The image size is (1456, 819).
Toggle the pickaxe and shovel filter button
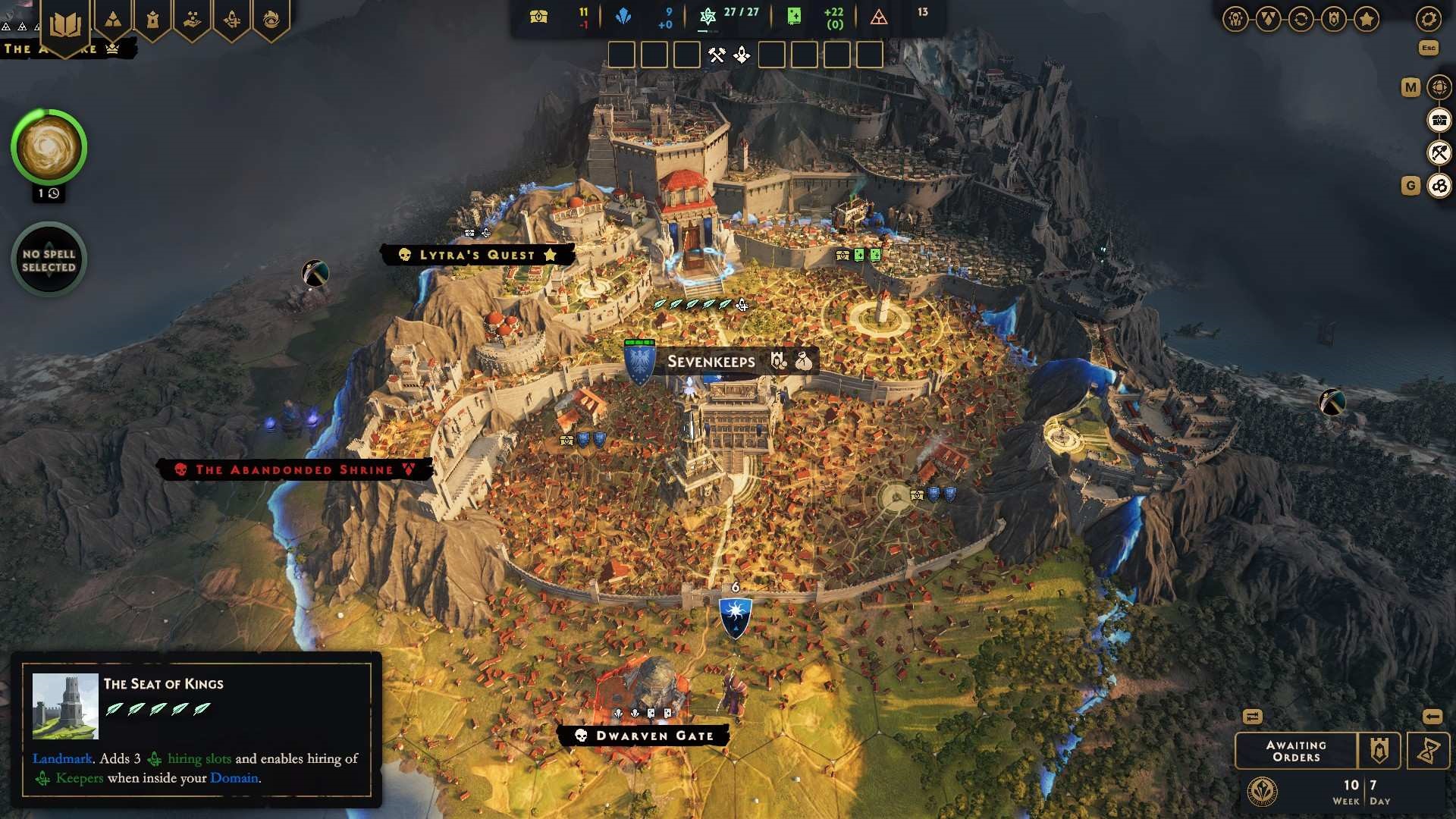[x=1439, y=153]
